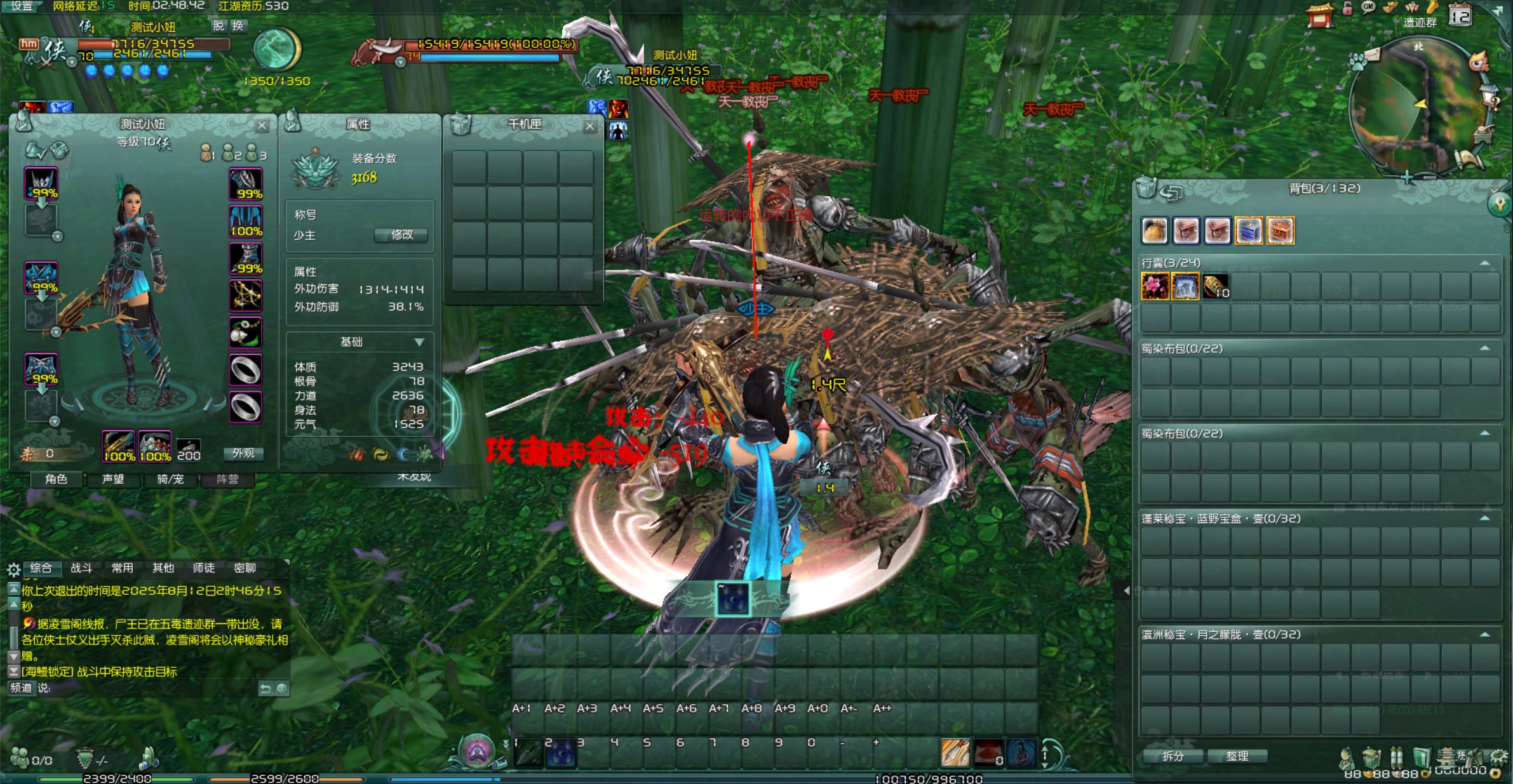The height and width of the screenshot is (784, 1513).
Task: Show the 密聊 whisper chat tab
Action: [245, 568]
